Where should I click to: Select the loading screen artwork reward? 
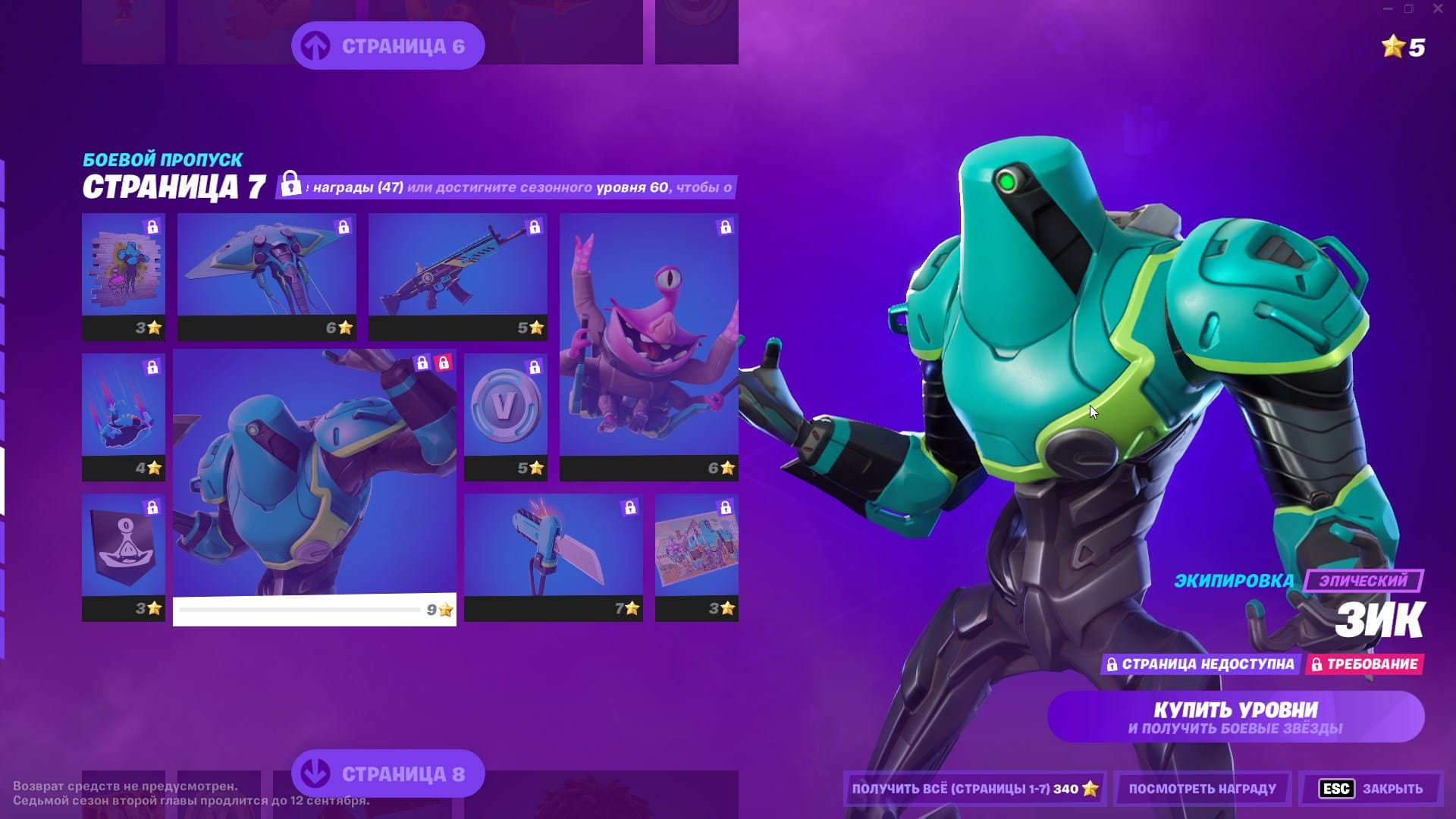tap(696, 557)
